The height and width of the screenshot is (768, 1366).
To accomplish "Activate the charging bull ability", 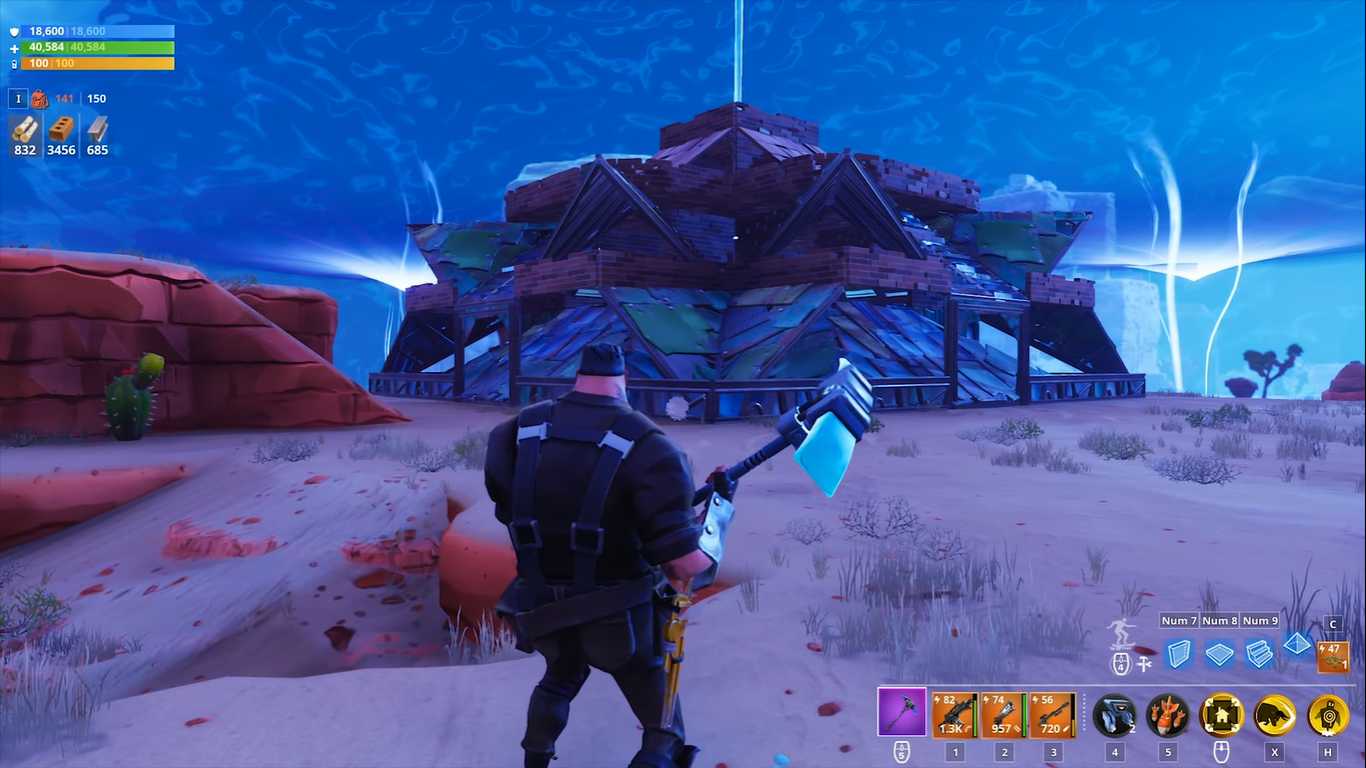I will pyautogui.click(x=1274, y=715).
